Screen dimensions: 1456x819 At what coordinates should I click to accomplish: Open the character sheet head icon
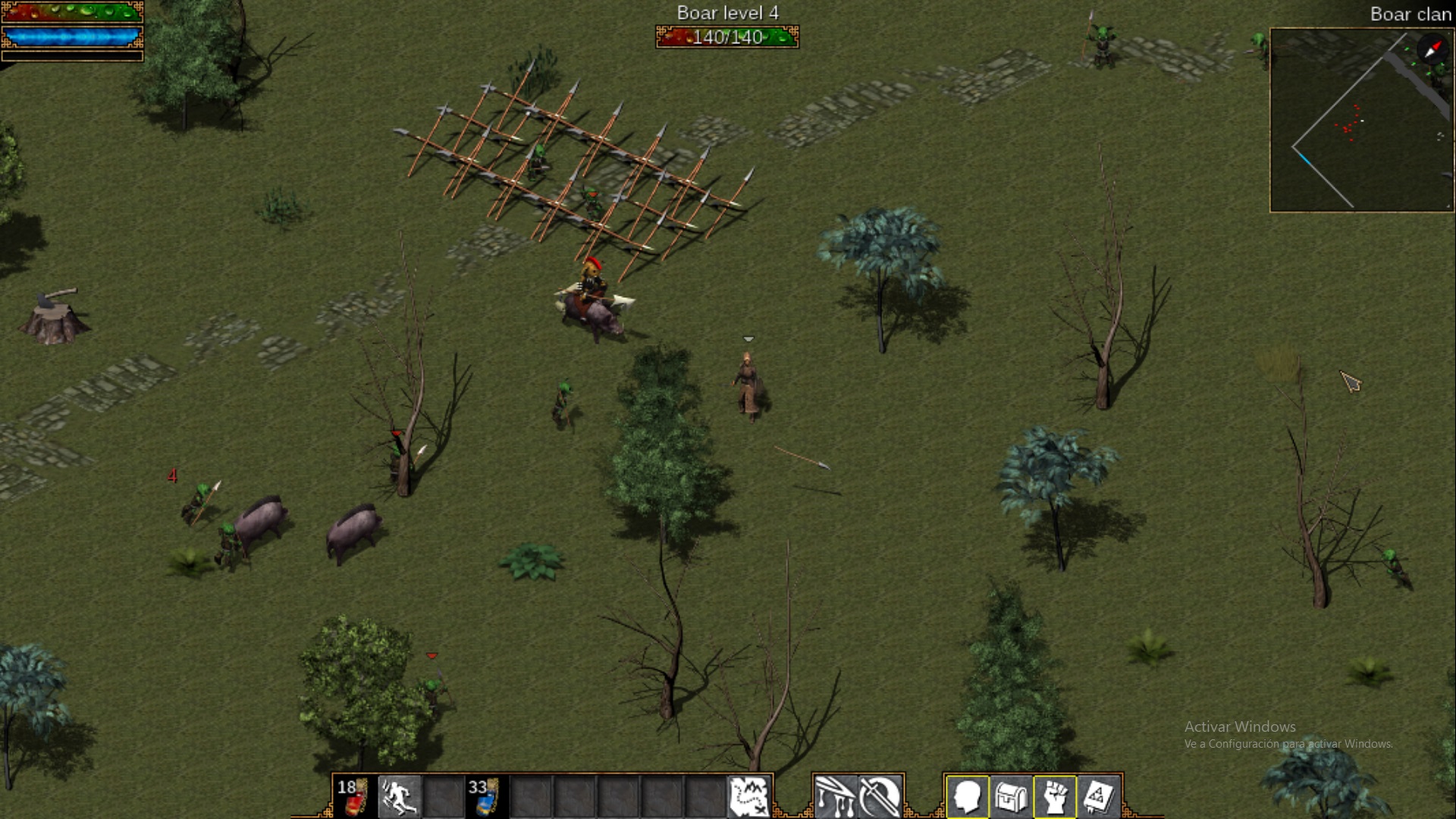click(967, 797)
